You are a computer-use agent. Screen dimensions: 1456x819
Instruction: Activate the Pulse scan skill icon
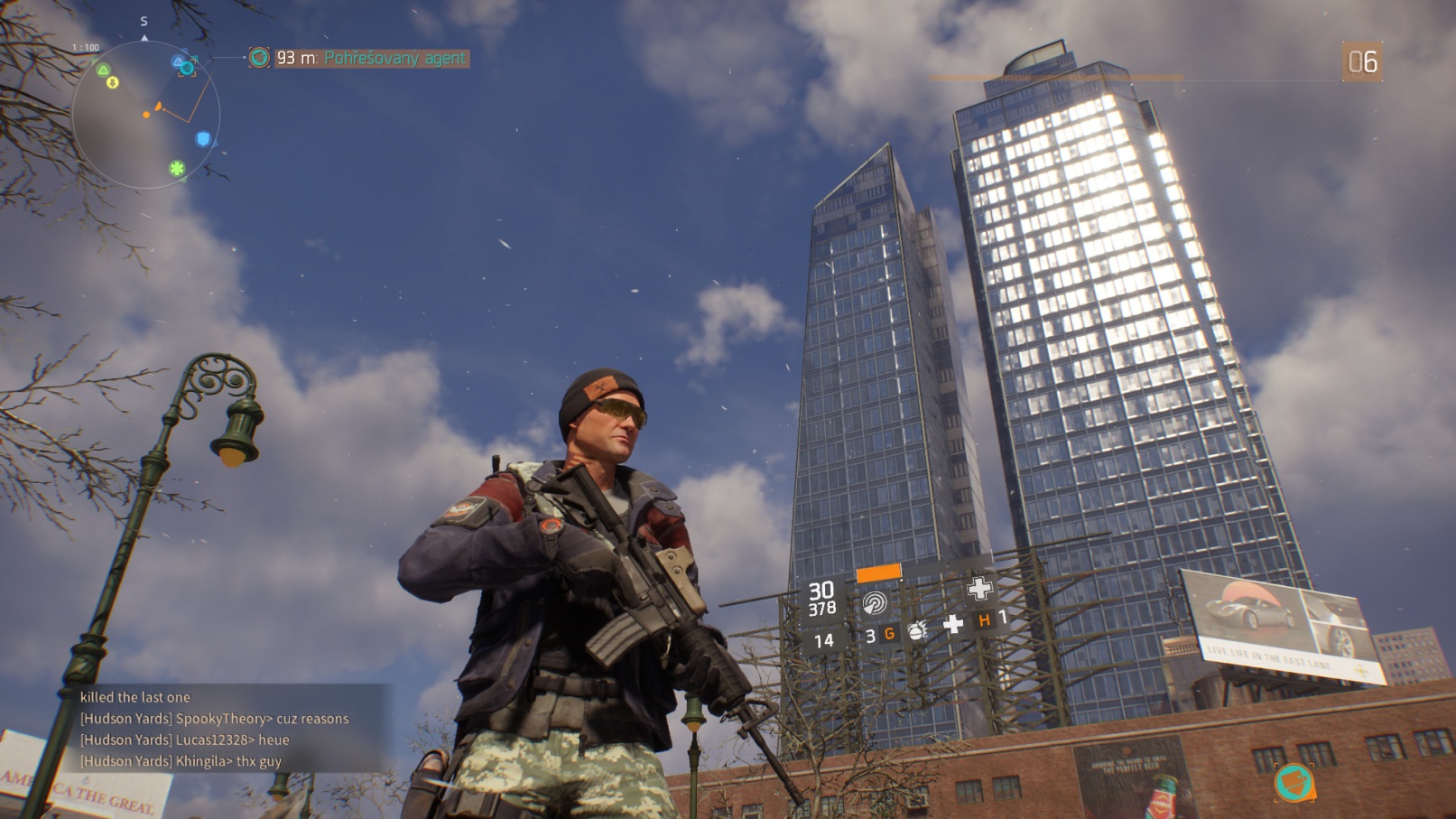pyautogui.click(x=874, y=602)
